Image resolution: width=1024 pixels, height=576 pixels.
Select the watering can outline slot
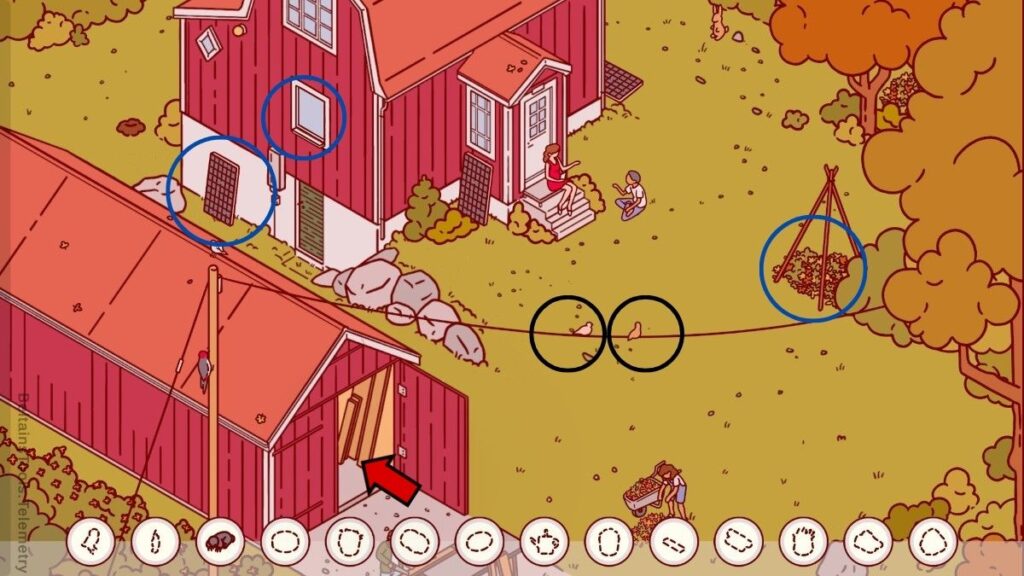tap(544, 541)
